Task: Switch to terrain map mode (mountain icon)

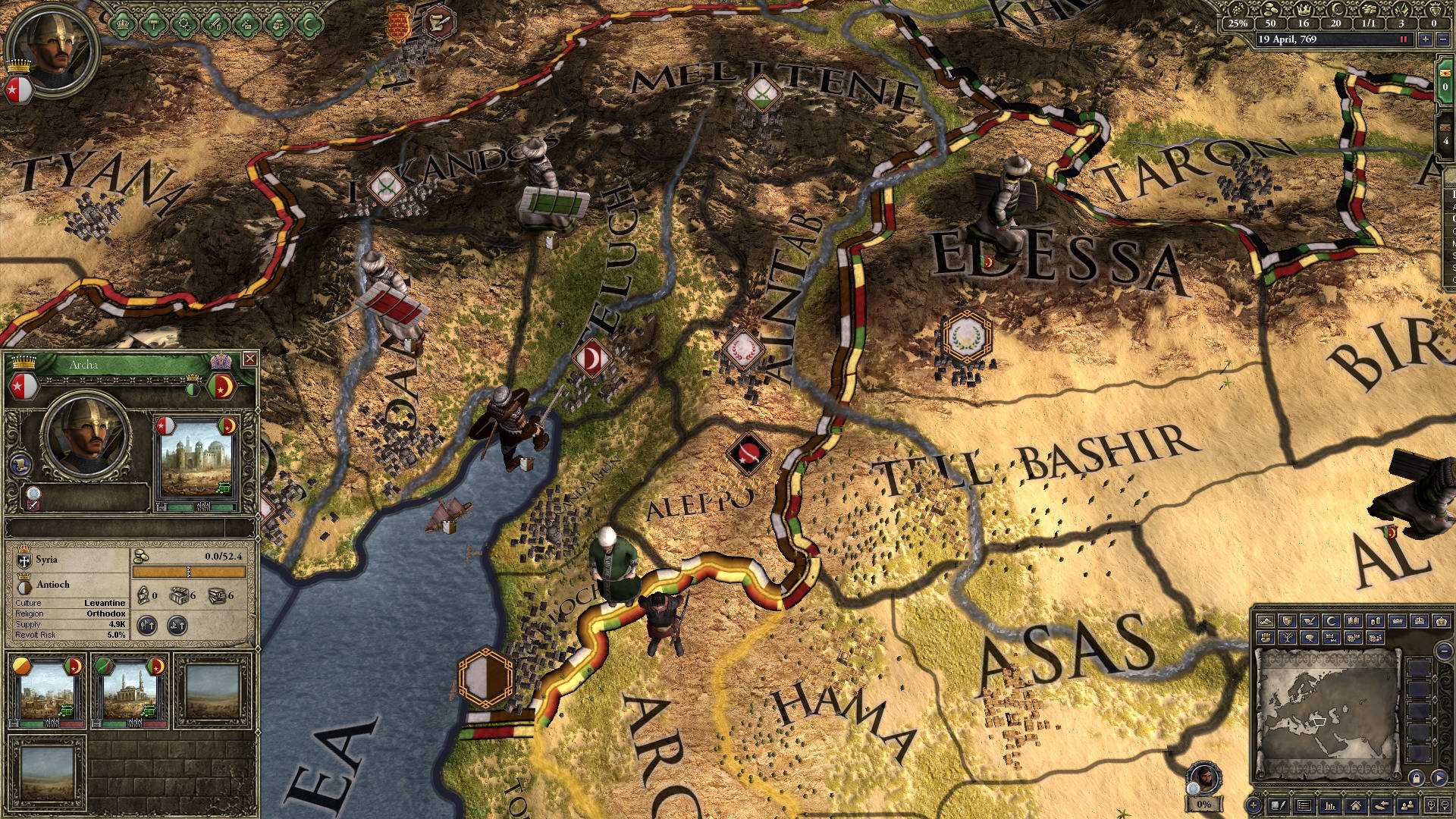Action: pyautogui.click(x=1266, y=621)
